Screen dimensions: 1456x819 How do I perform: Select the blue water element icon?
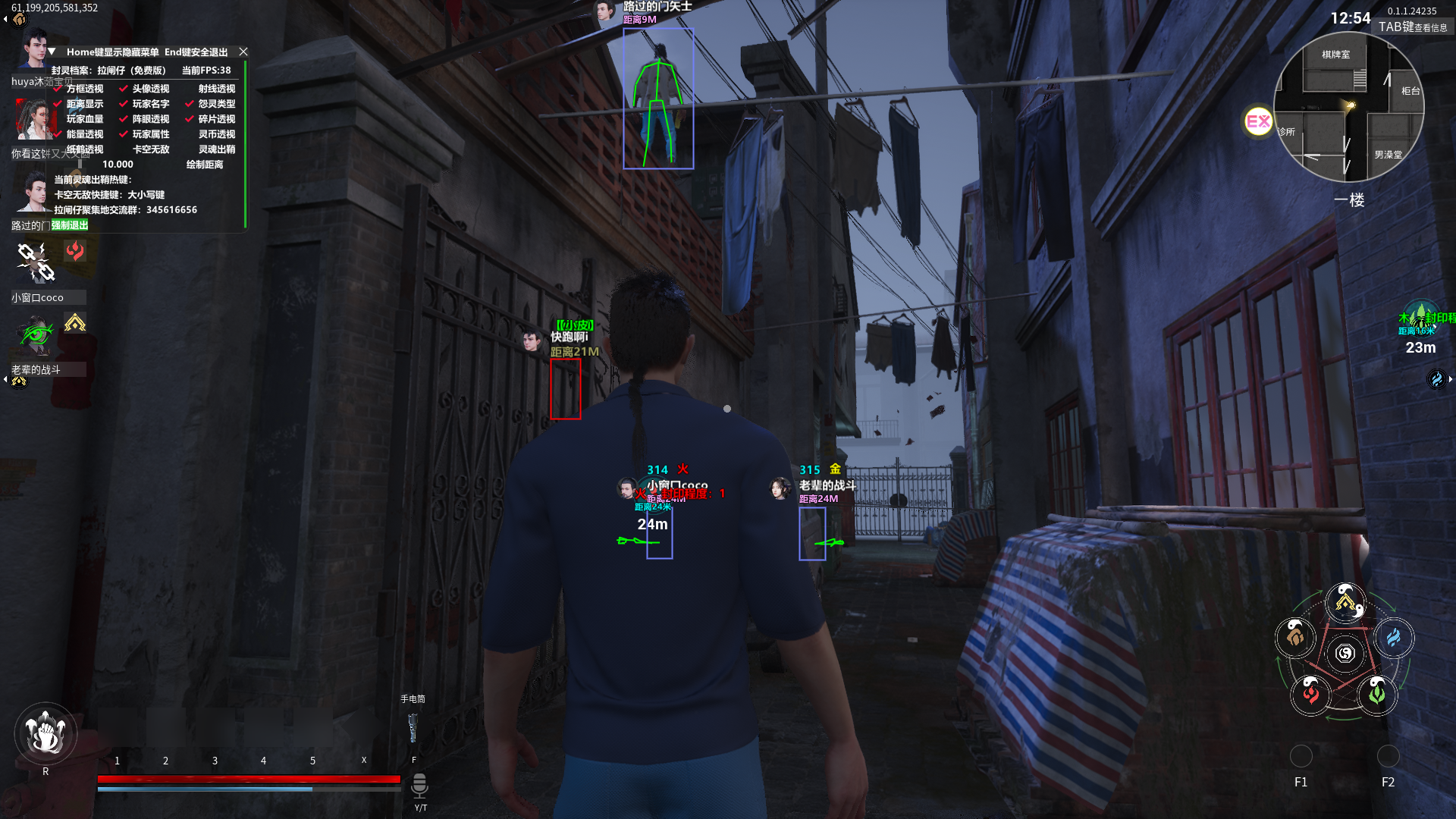1394,638
